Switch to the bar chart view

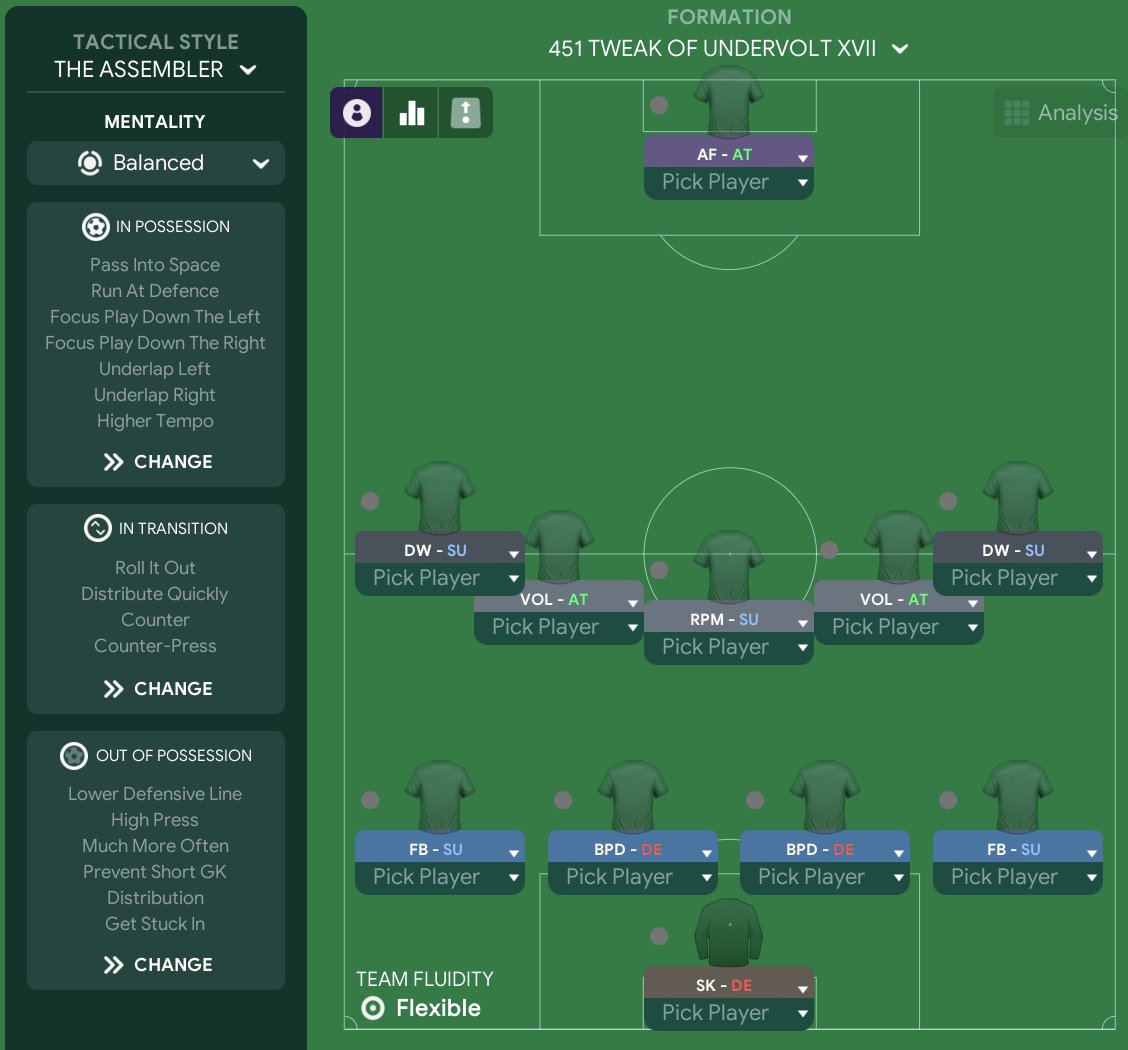click(411, 113)
